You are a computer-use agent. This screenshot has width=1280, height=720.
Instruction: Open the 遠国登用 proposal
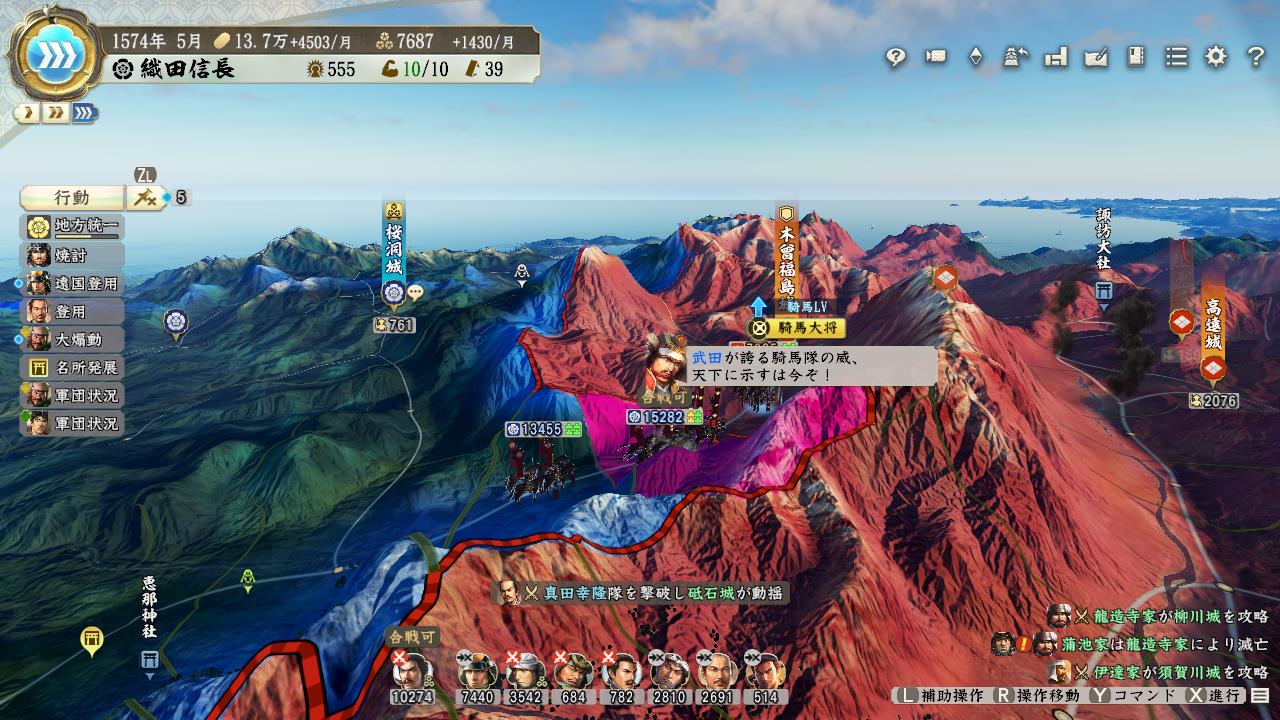point(72,283)
